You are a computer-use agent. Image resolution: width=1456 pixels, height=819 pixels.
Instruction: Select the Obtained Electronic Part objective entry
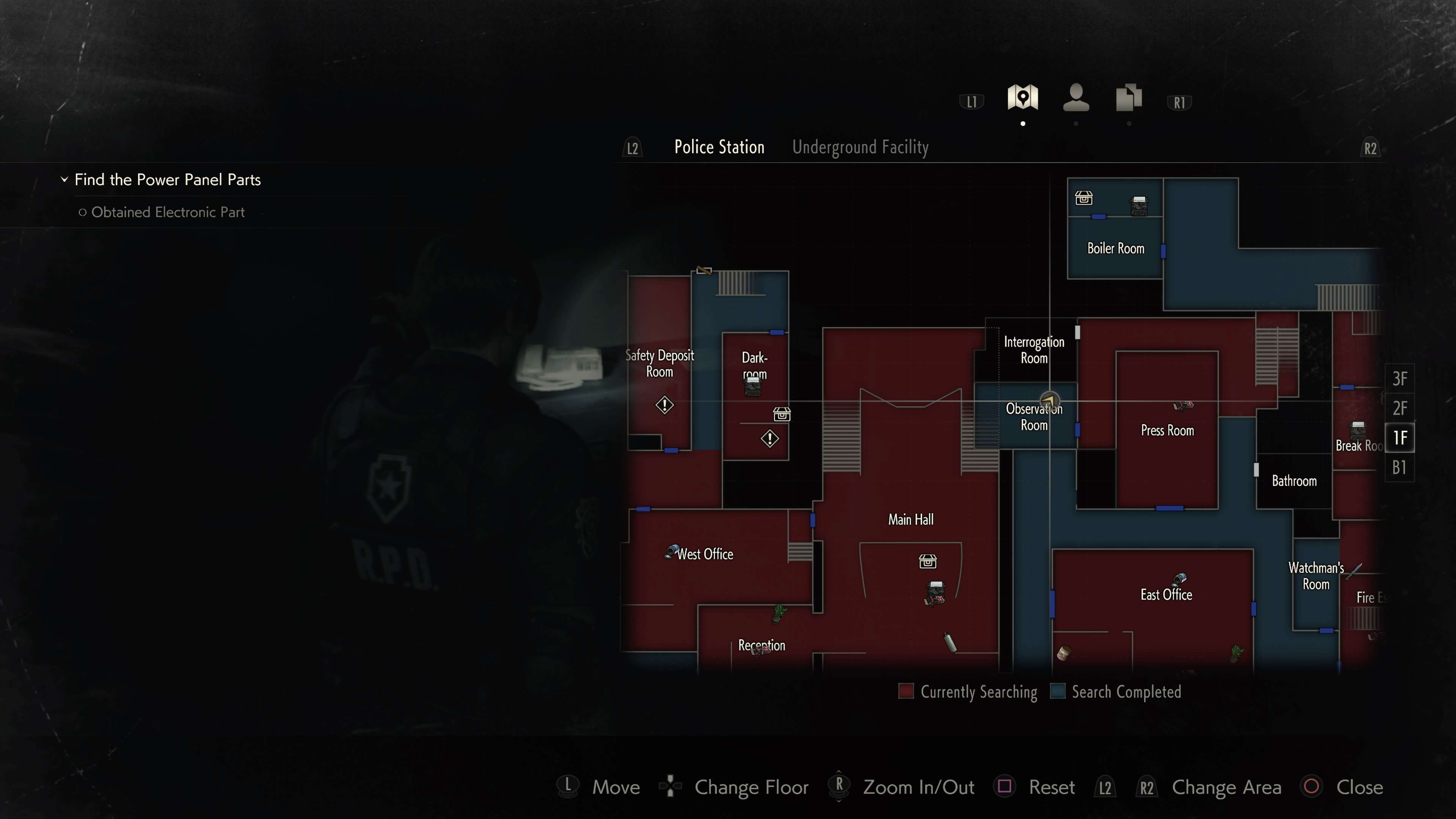click(168, 212)
